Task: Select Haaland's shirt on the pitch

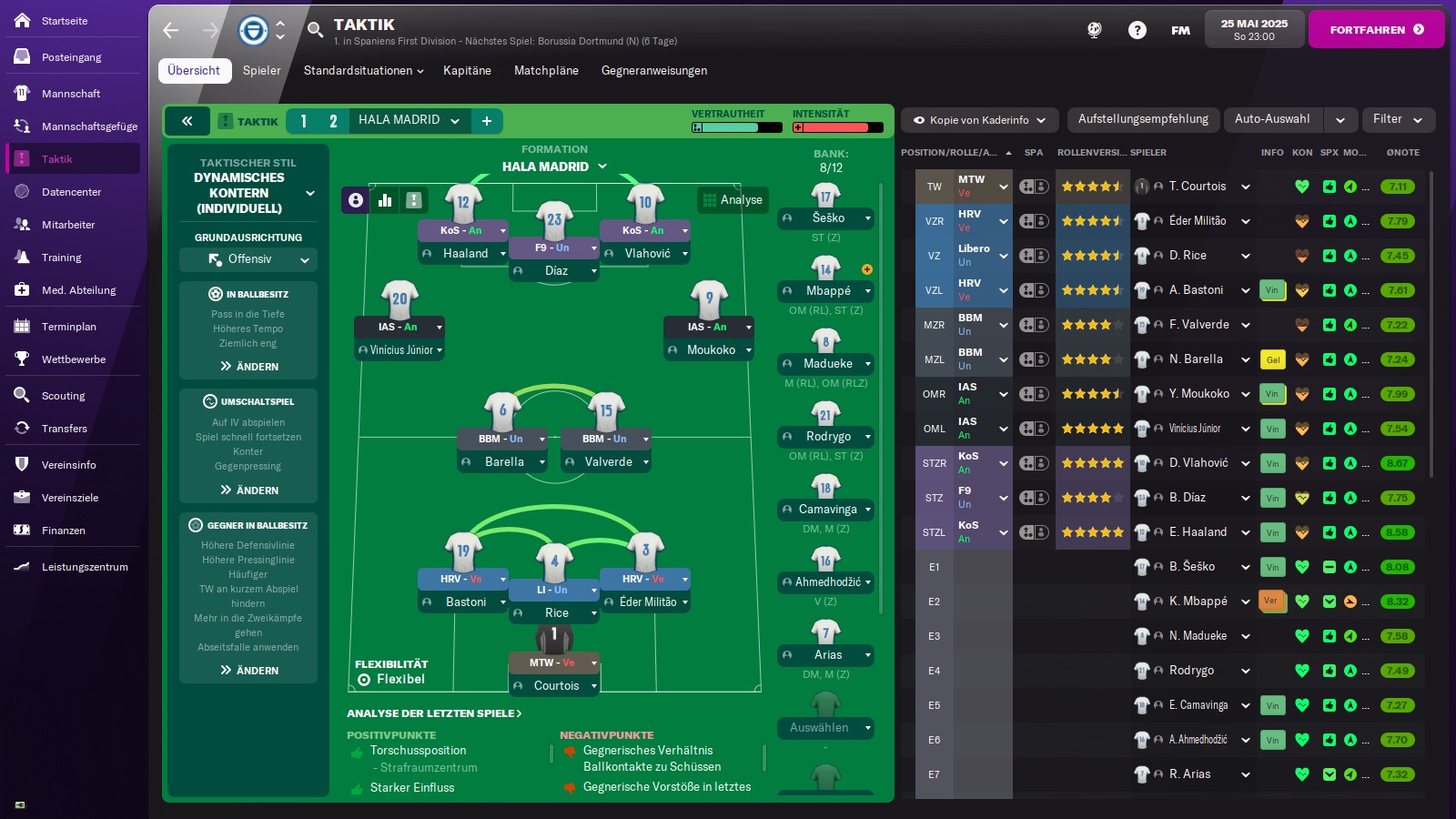Action: 463,202
